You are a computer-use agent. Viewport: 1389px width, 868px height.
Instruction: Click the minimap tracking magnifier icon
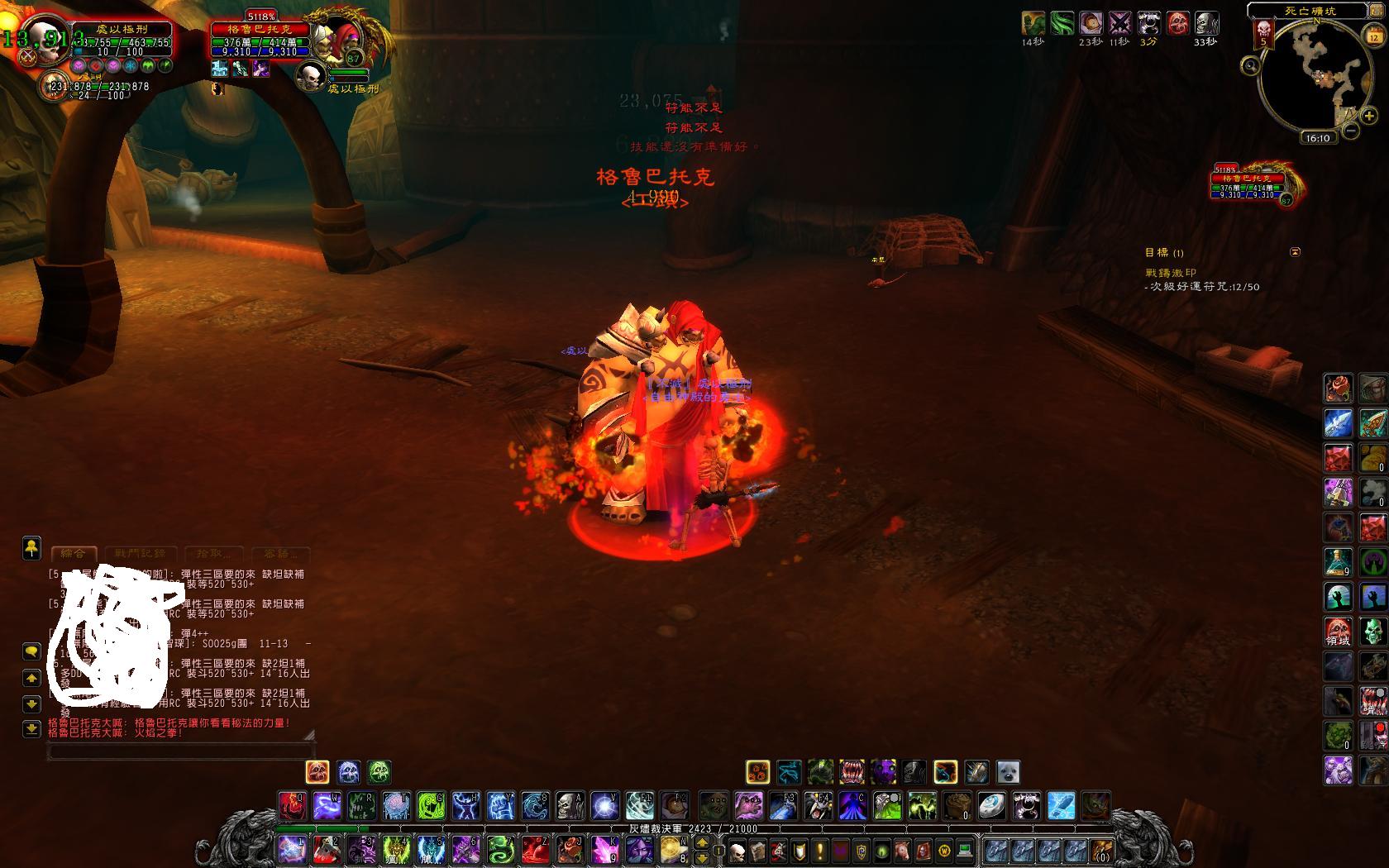[1251, 65]
